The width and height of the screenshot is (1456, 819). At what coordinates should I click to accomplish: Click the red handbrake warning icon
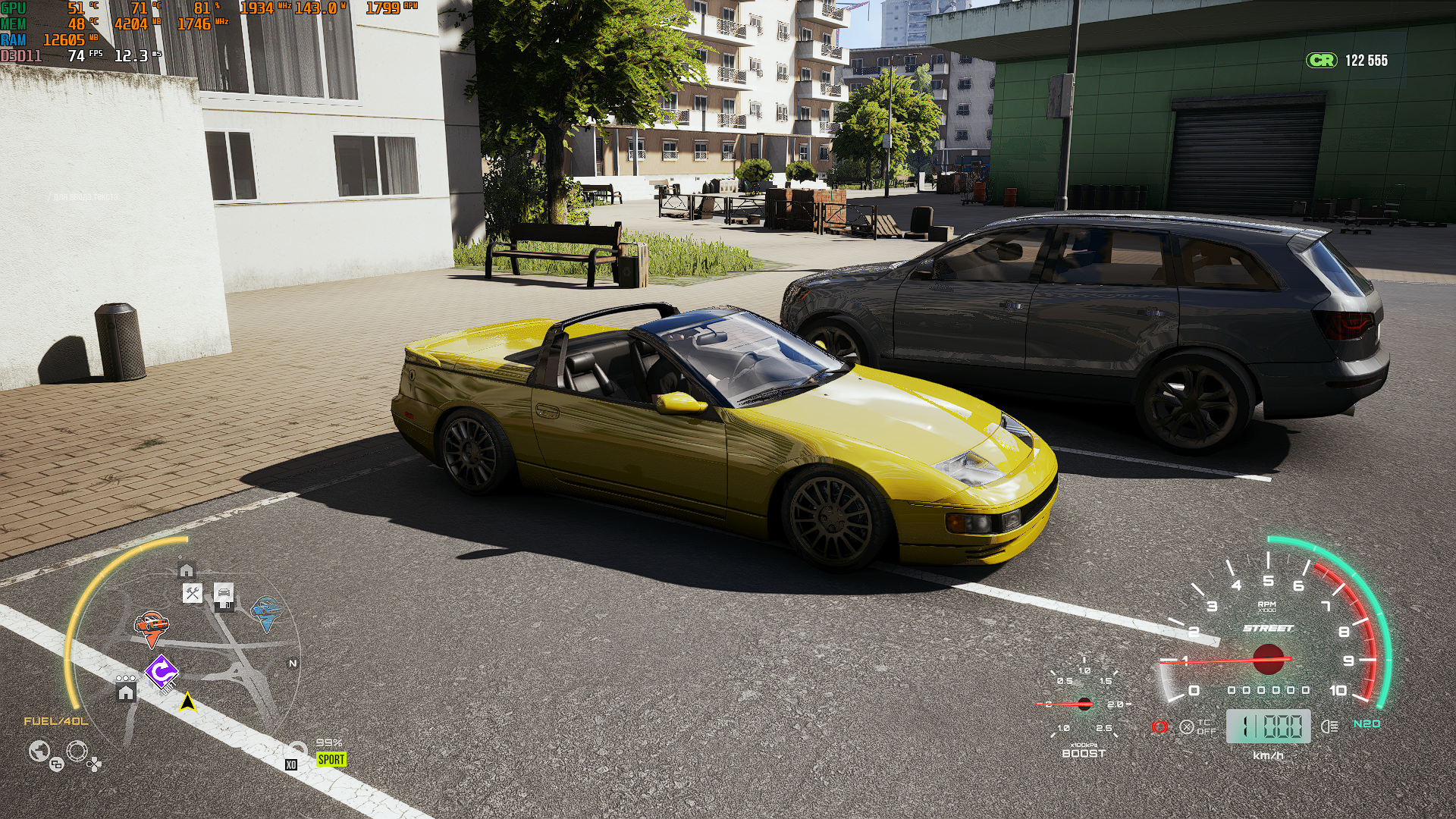[1159, 726]
